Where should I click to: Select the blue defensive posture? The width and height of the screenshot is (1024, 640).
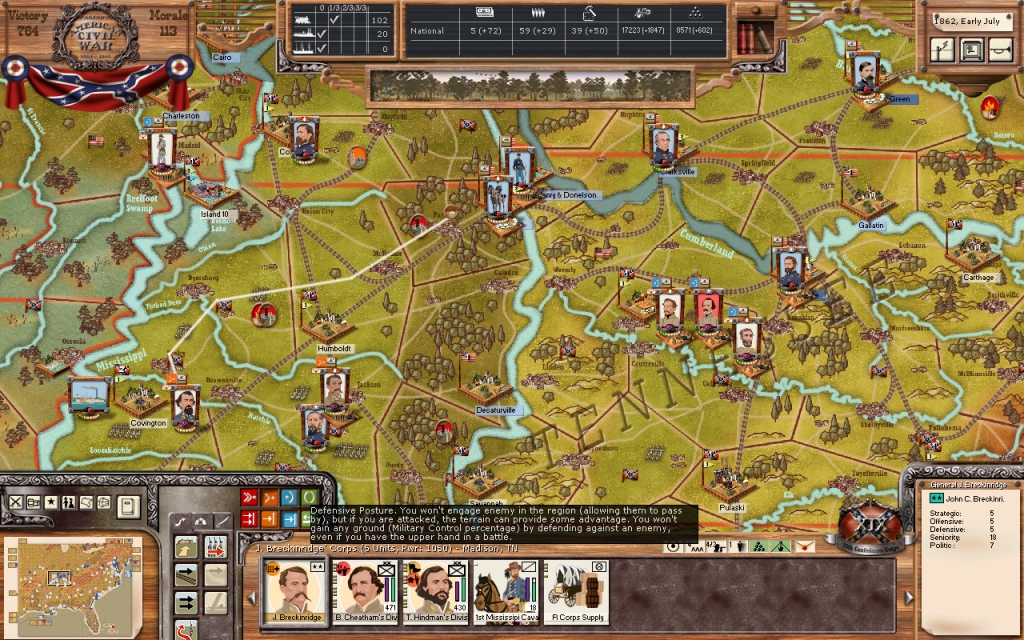(289, 497)
